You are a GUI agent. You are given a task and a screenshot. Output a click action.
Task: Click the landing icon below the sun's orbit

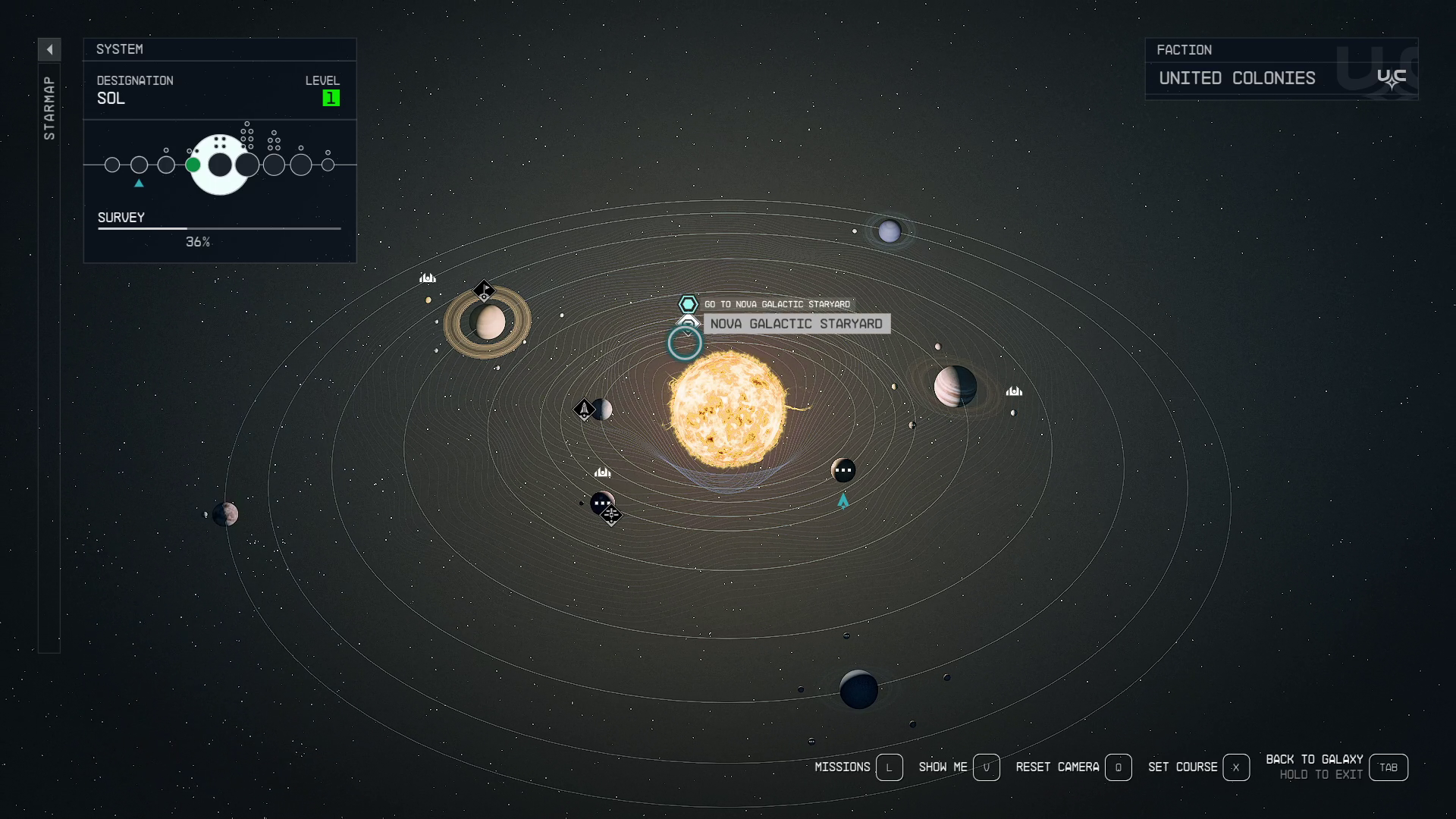602,472
